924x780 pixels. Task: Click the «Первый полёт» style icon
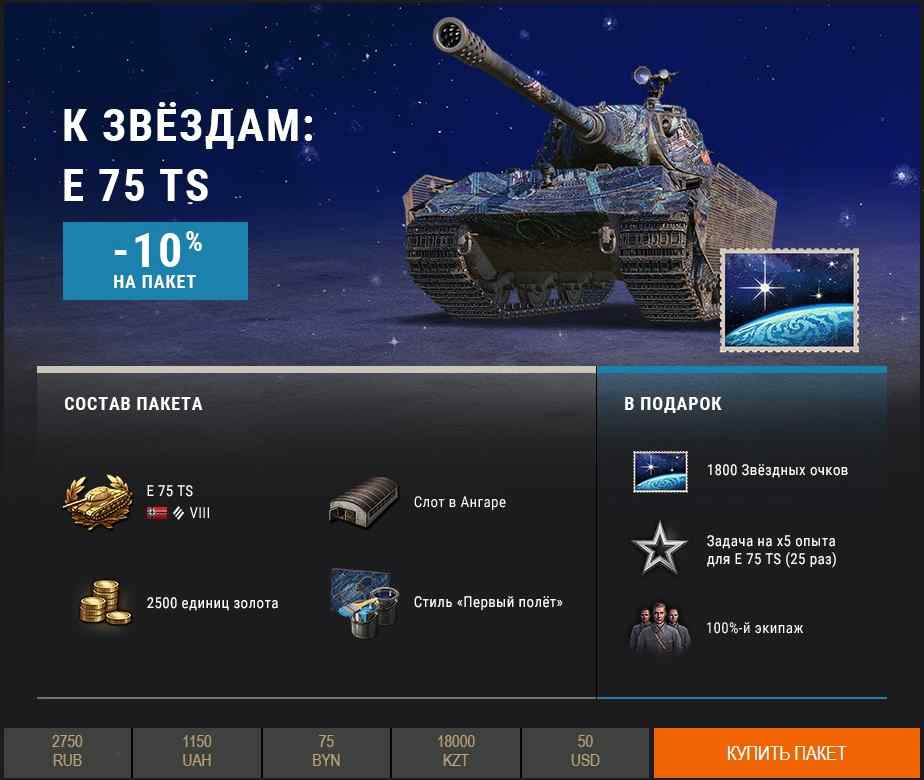364,602
